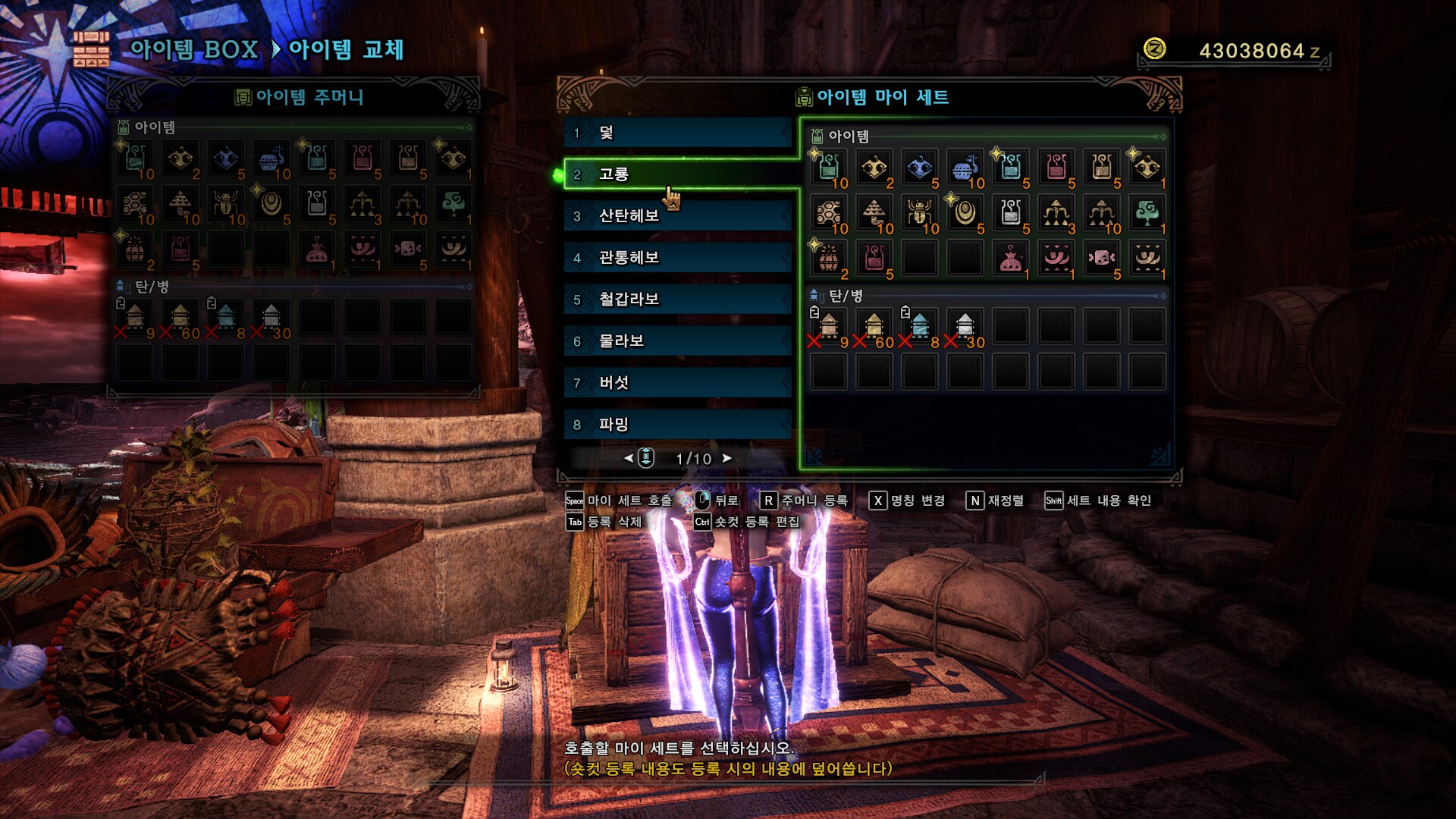Select the 파밍 set entry
The height and width of the screenshot is (819, 1456).
(675, 425)
